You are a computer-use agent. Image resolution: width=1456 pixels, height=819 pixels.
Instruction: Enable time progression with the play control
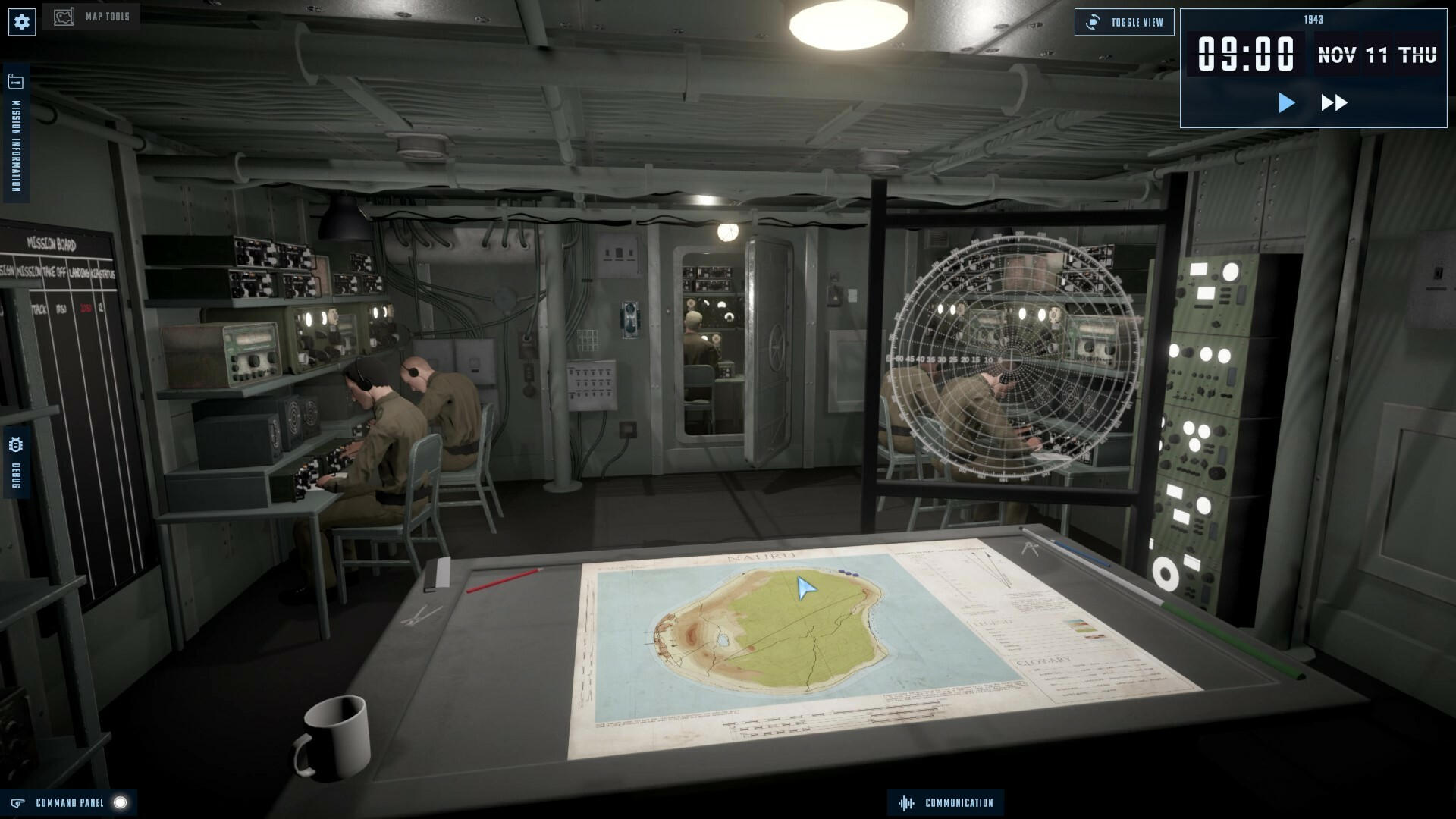[x=1285, y=103]
